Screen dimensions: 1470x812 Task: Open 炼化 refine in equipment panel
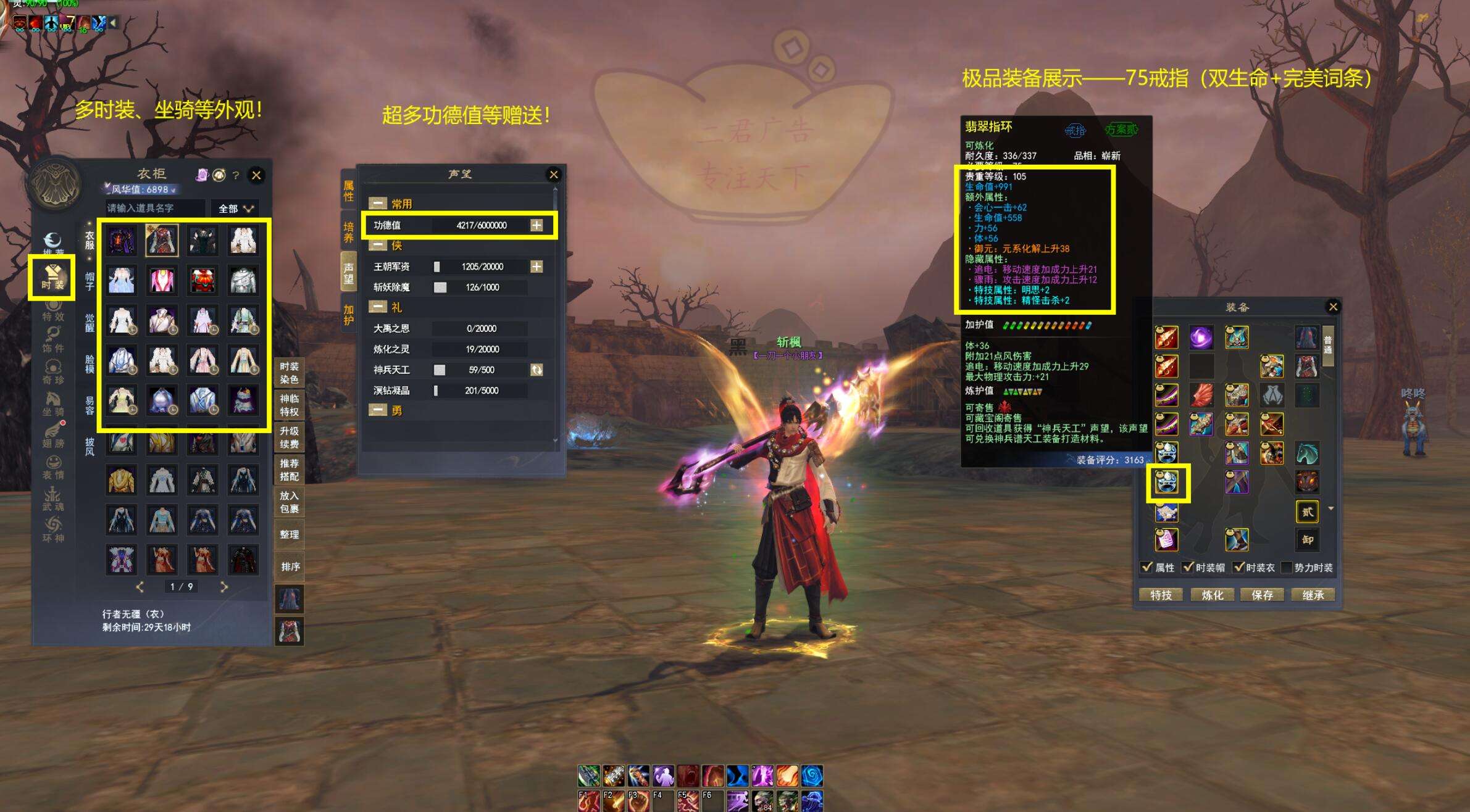[x=1212, y=595]
